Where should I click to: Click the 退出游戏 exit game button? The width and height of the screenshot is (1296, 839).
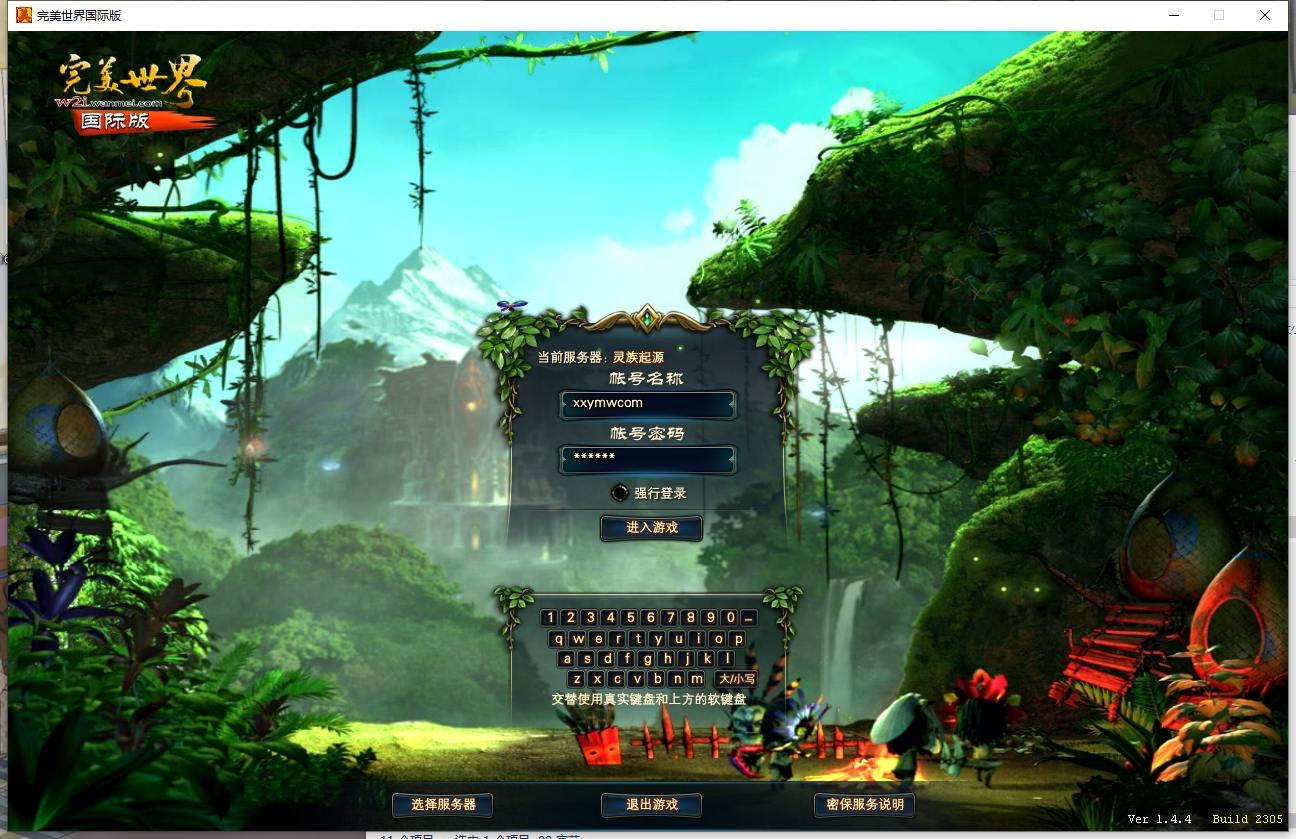point(650,804)
